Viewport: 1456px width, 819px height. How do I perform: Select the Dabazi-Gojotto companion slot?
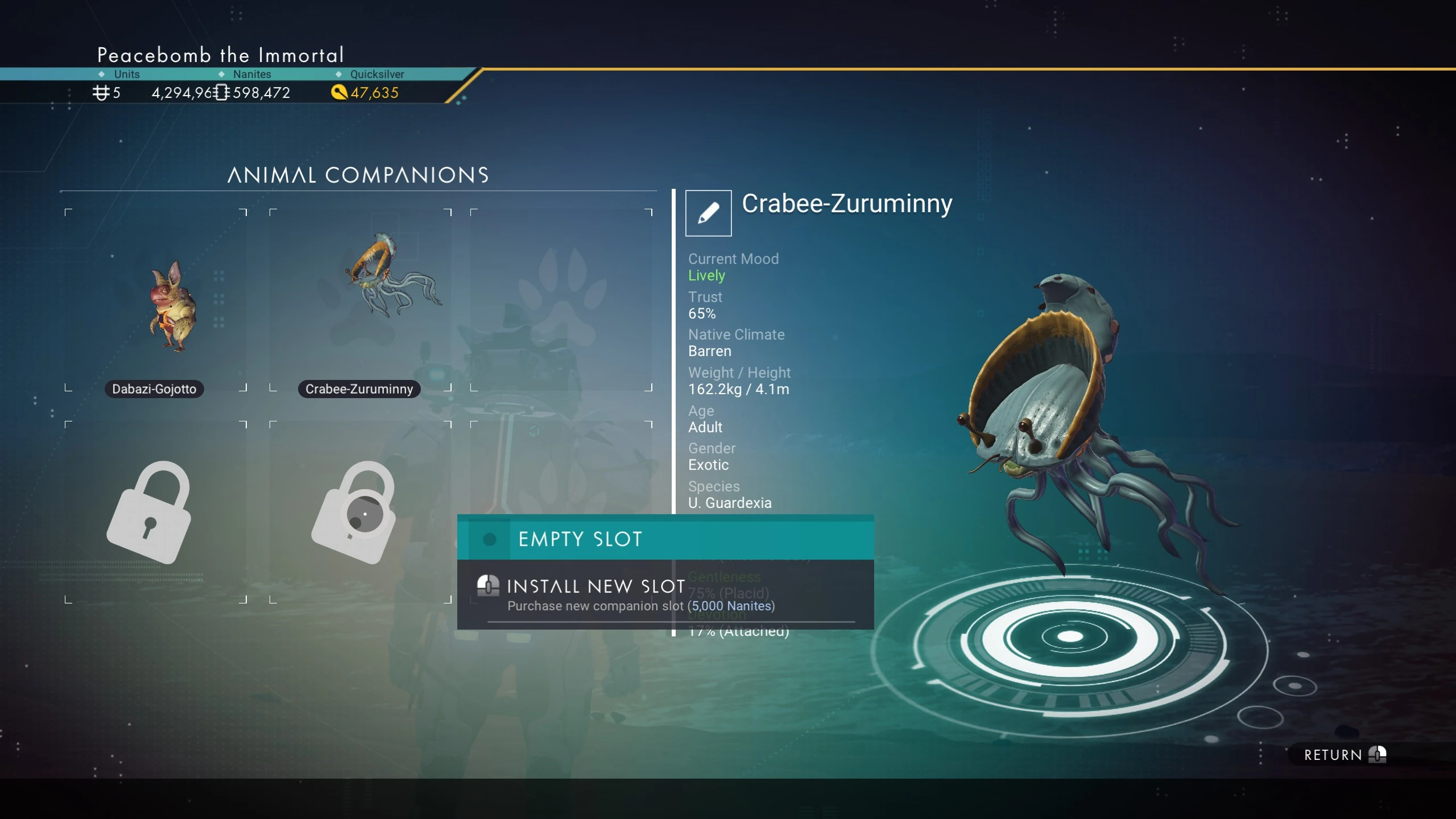(x=156, y=301)
